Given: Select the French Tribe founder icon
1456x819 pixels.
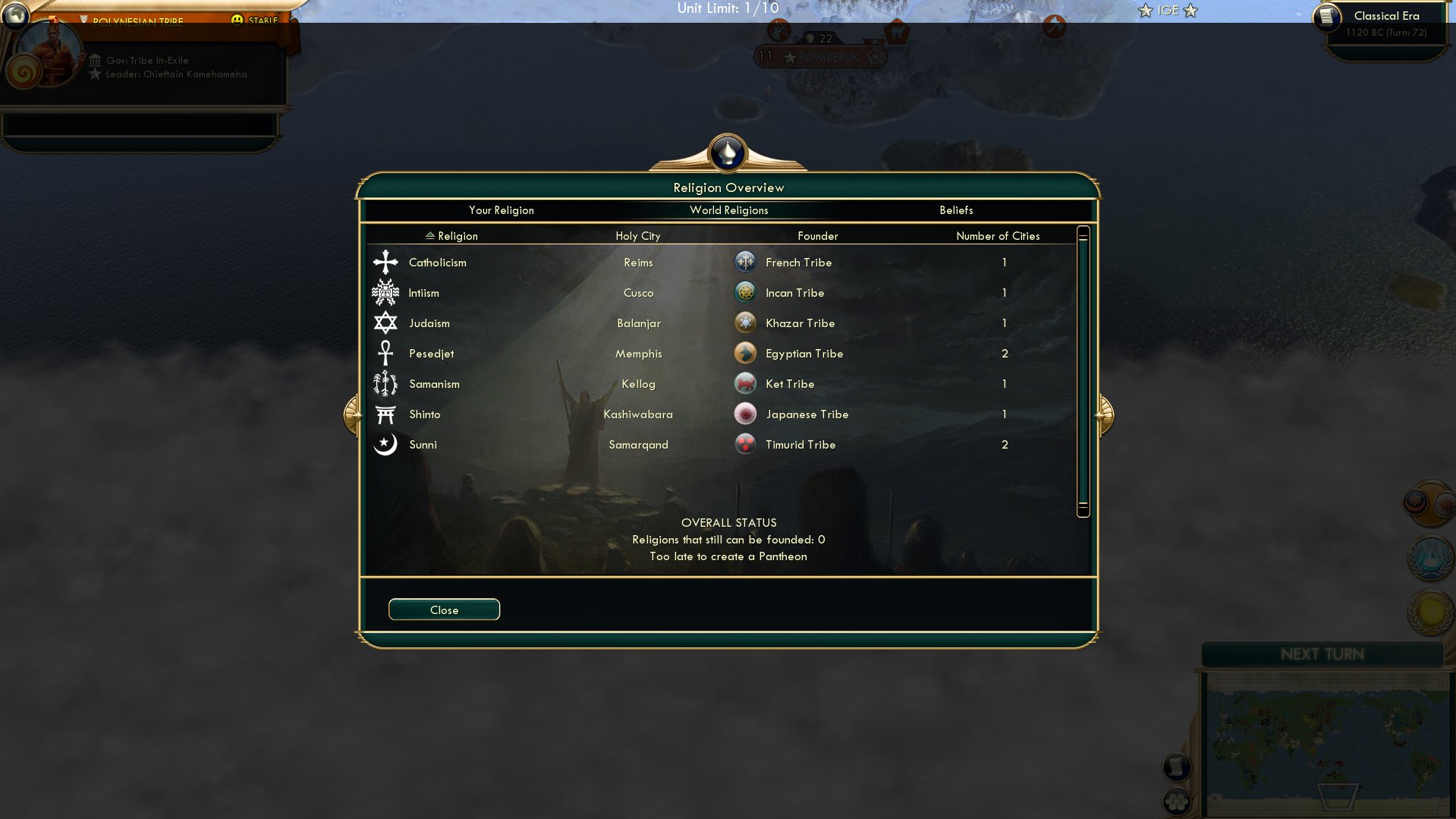Looking at the screenshot, I should 744,261.
